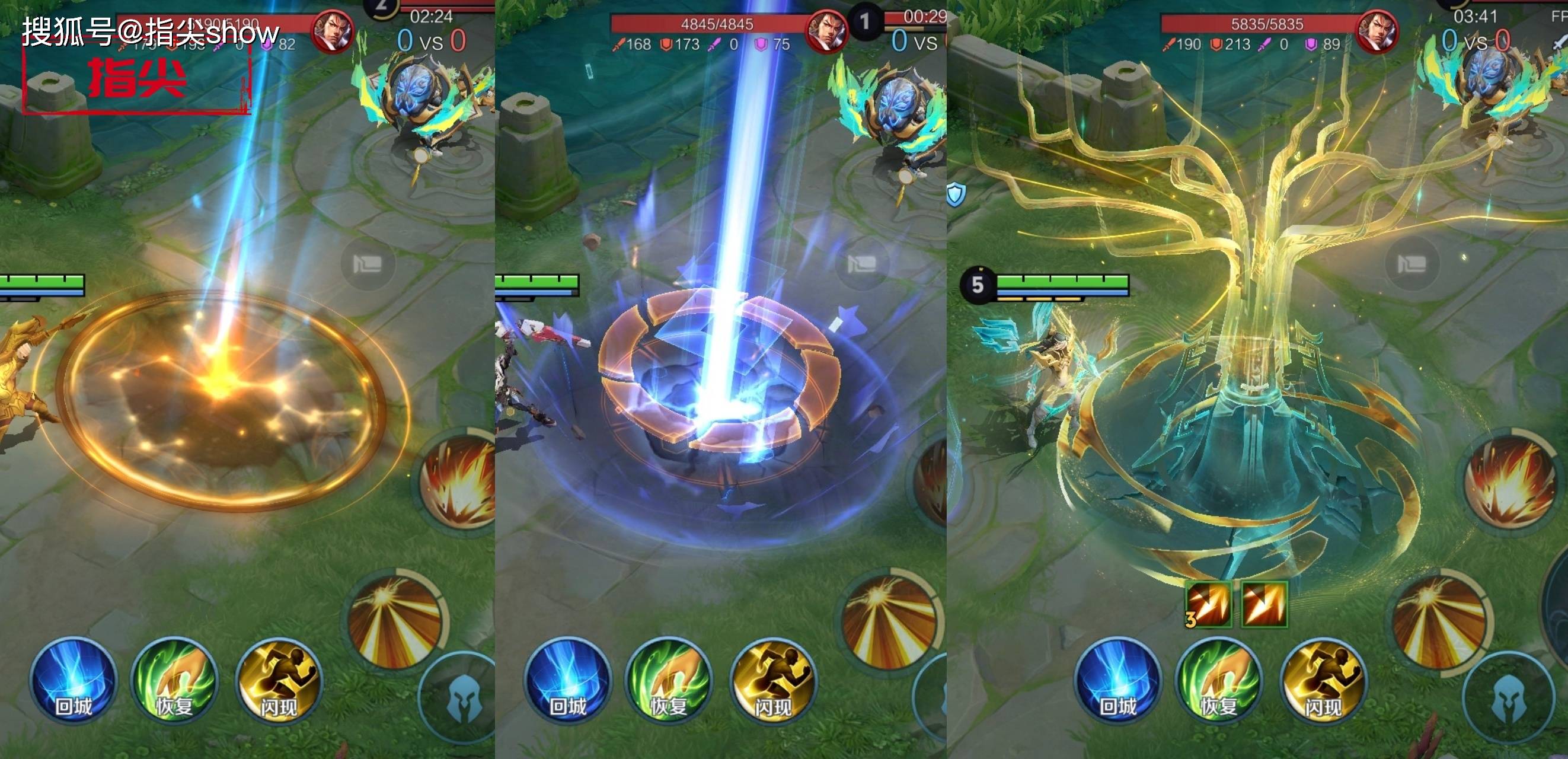The image size is (1568, 759).
Task: Open the hero portrait beside the 4845/4845 health bar
Action: (826, 31)
